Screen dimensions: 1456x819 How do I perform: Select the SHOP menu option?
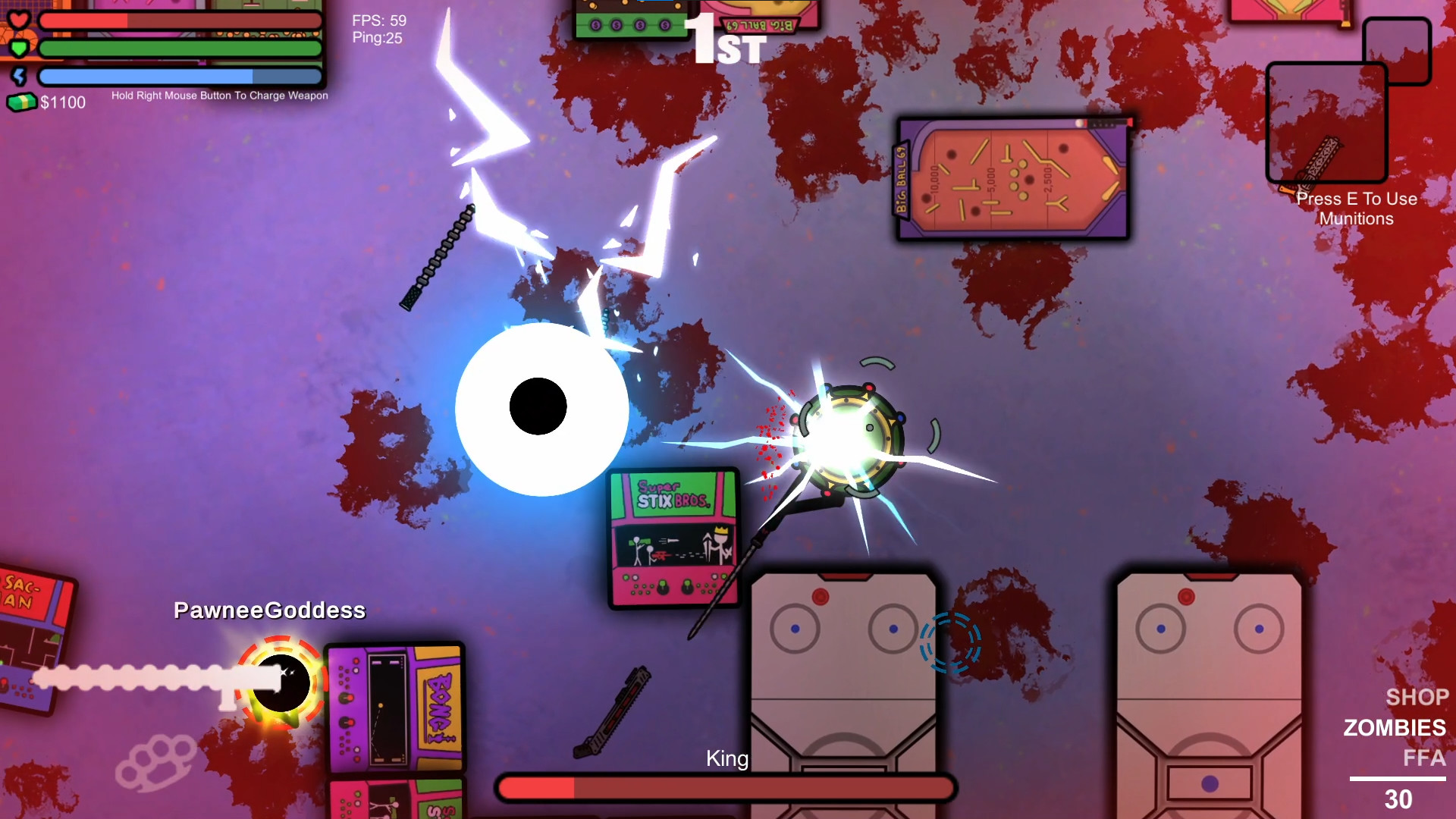tap(1417, 697)
